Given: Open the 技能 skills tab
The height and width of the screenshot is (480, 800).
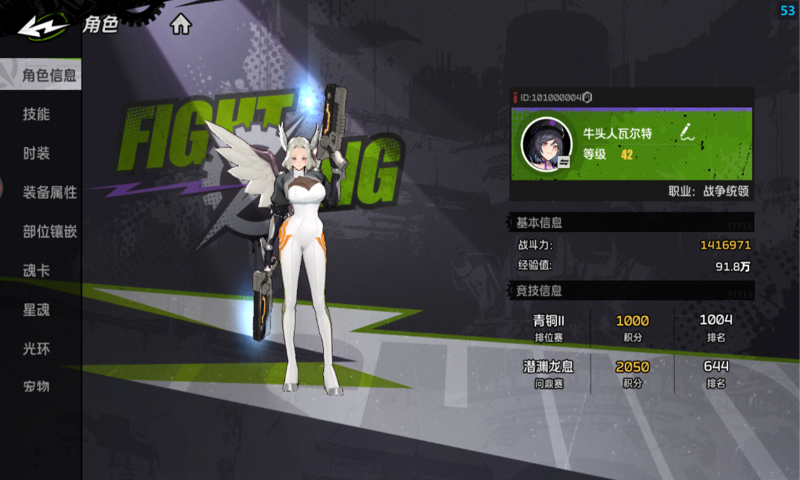Looking at the screenshot, I should tap(36, 114).
